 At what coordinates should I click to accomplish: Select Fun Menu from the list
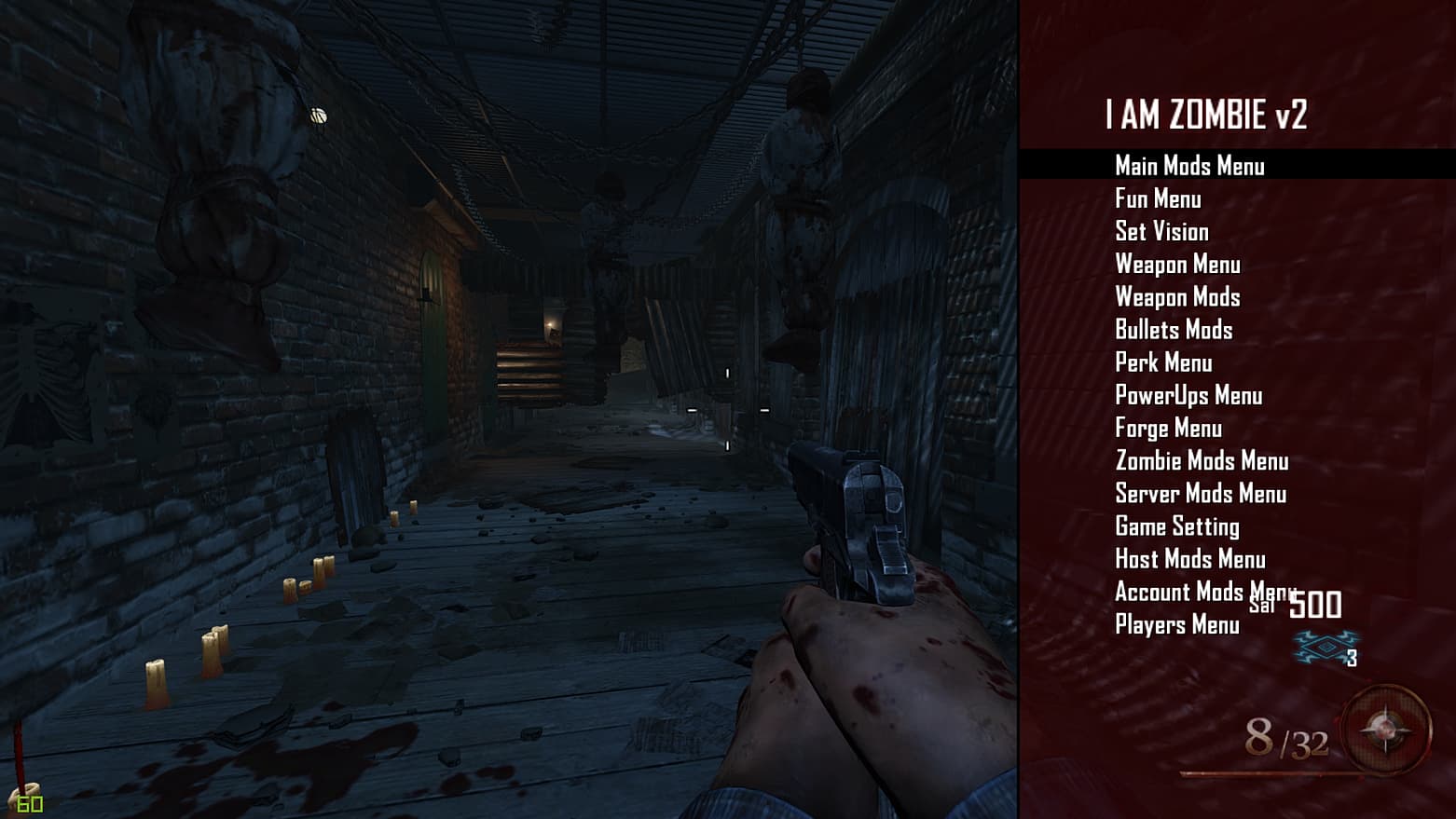tap(1158, 198)
